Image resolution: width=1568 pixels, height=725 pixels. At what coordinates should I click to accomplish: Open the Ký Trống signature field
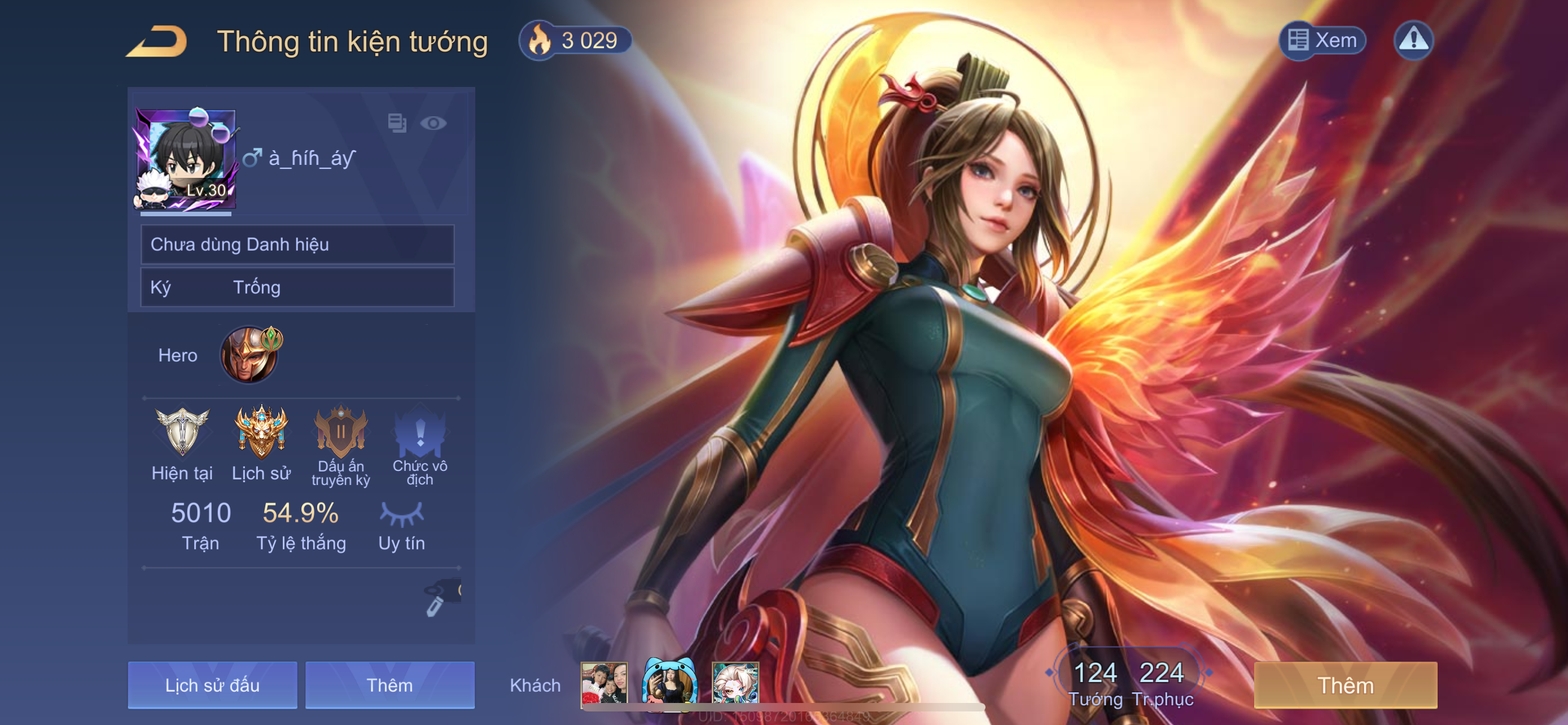point(297,287)
